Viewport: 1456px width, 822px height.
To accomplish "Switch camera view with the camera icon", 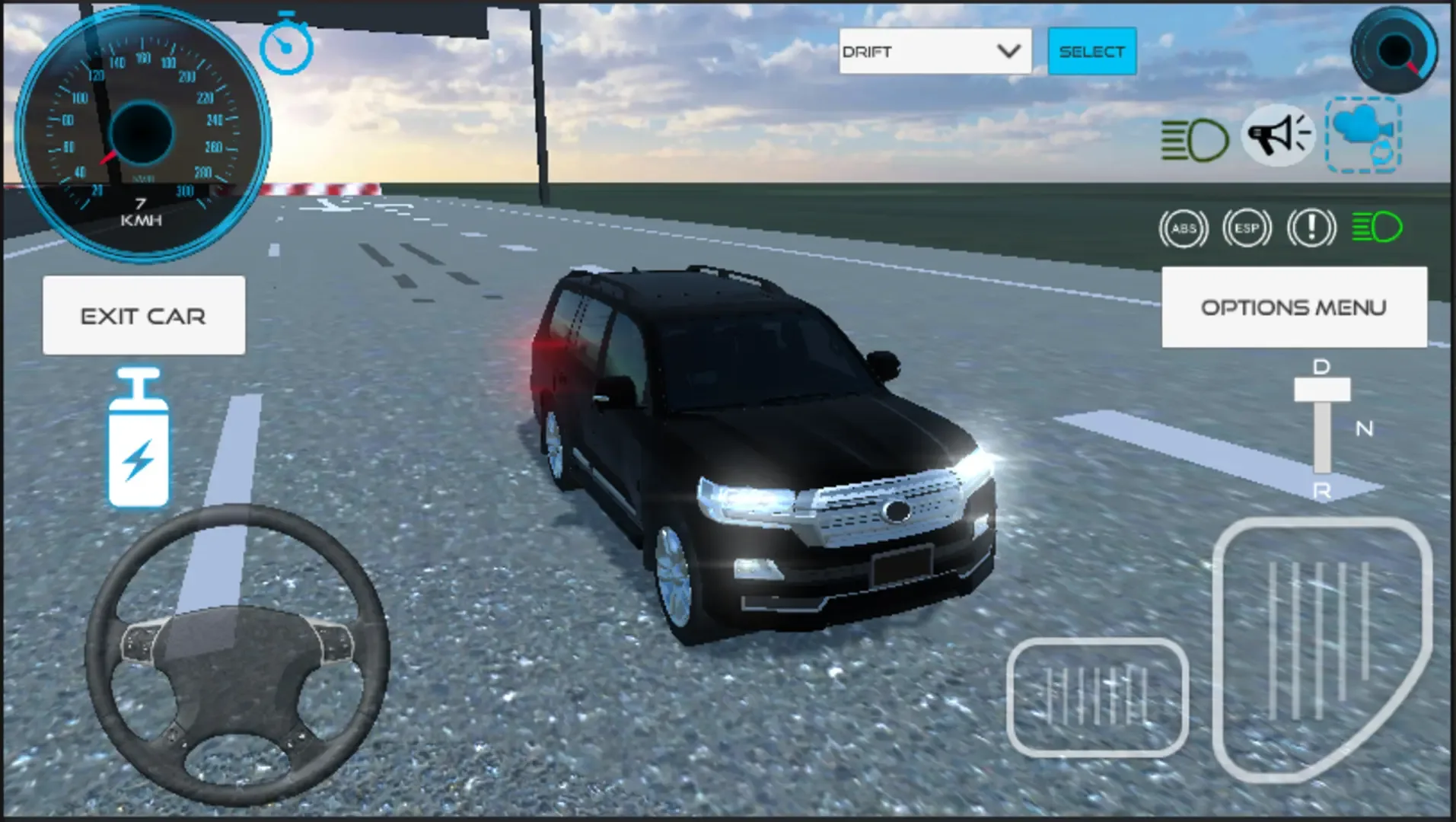I will click(x=1362, y=135).
